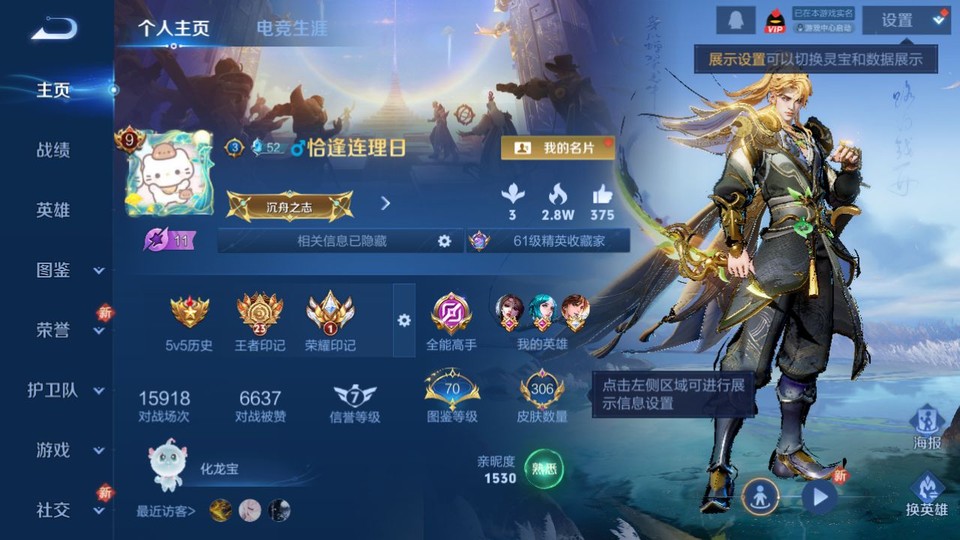View the 荣耀印记 badge
The image size is (960, 540).
(x=330, y=322)
